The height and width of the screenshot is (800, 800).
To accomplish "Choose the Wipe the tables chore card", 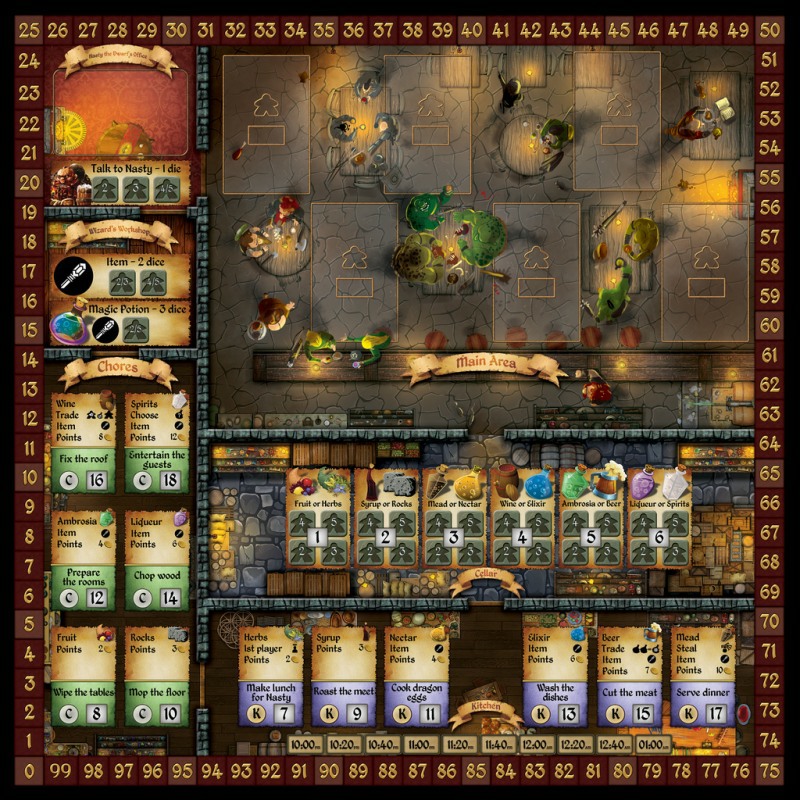I will coord(83,676).
